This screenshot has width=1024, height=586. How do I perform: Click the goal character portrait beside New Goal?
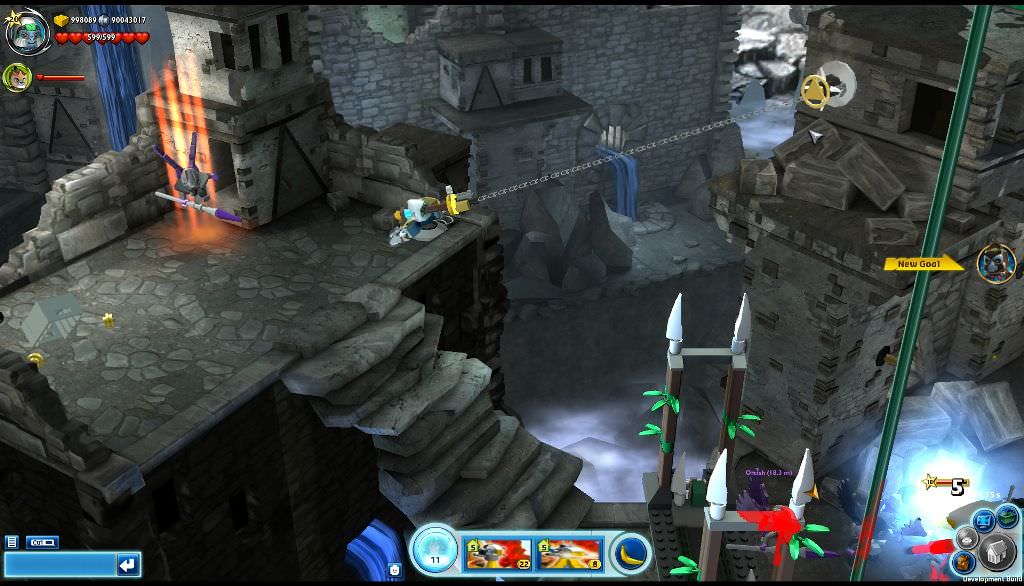coord(996,264)
